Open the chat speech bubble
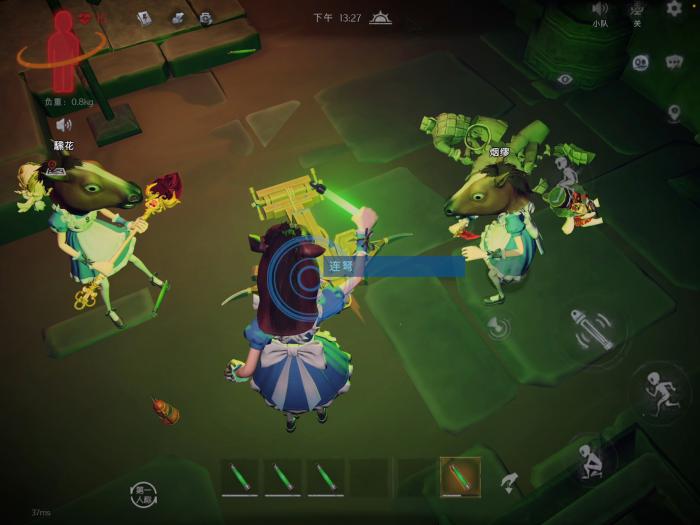The height and width of the screenshot is (525, 700). click(673, 62)
